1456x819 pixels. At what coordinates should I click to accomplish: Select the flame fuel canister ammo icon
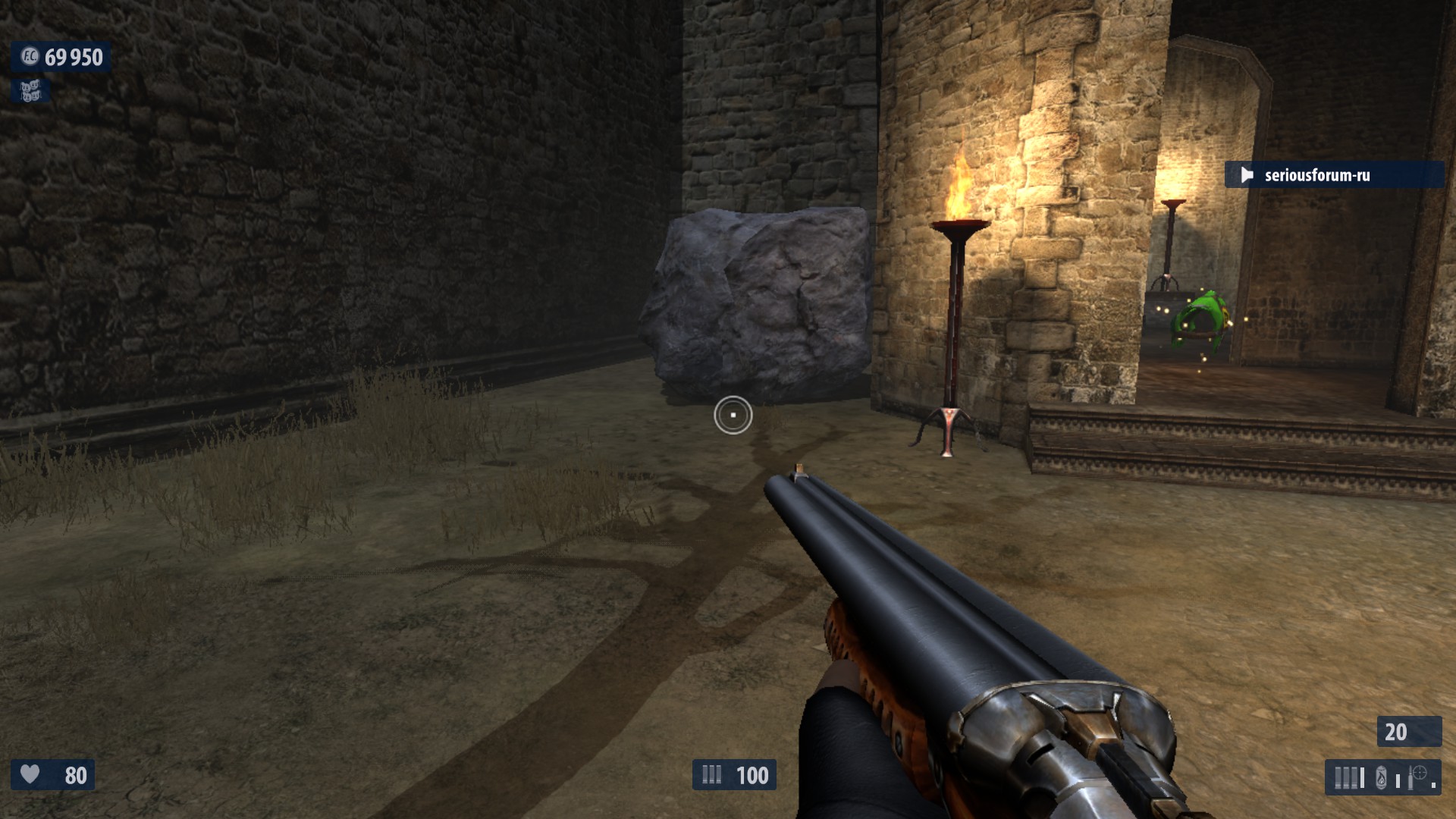click(1381, 777)
